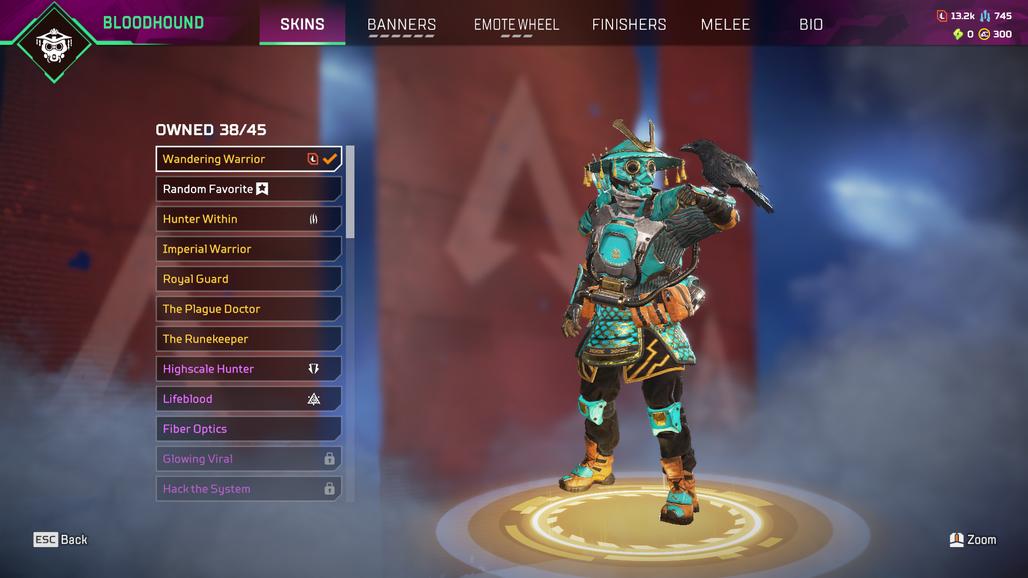Viewport: 1028px width, 578px height.
Task: Open Bloodhound's Bio tab
Action: (x=811, y=24)
